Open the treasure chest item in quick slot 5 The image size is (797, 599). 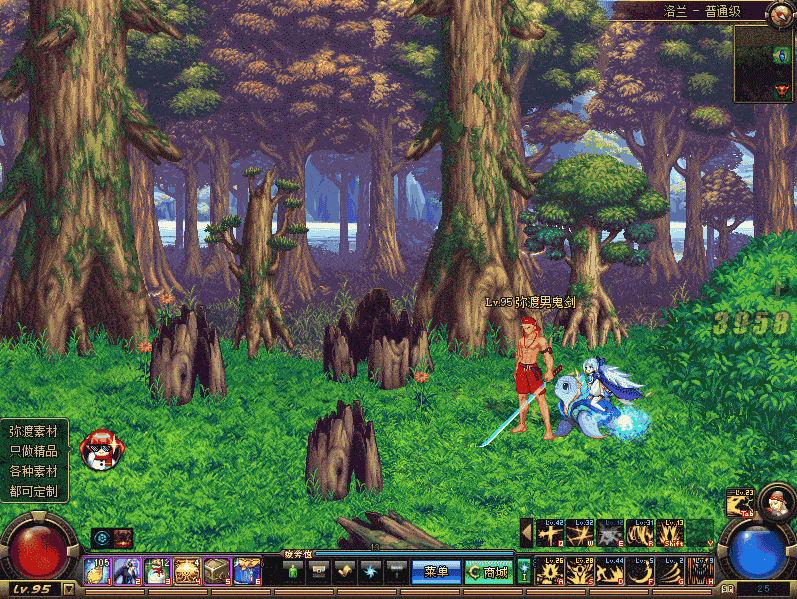(217, 571)
